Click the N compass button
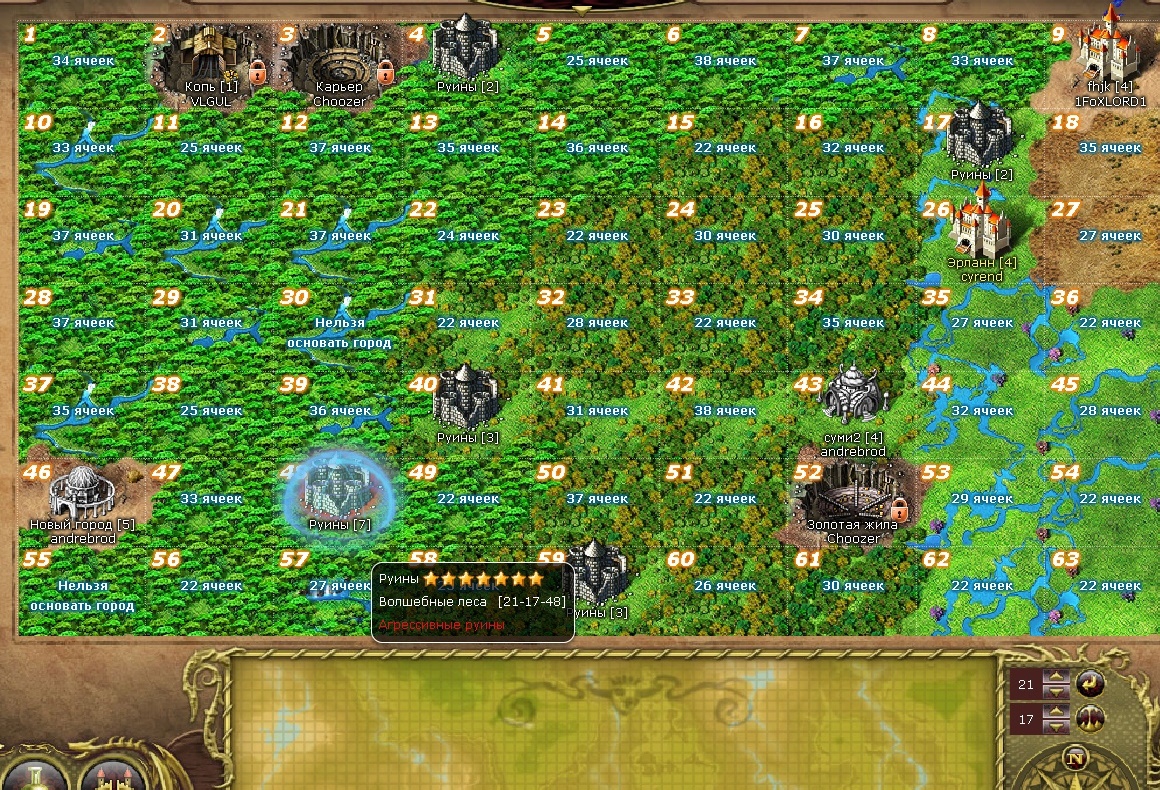 tap(1076, 758)
